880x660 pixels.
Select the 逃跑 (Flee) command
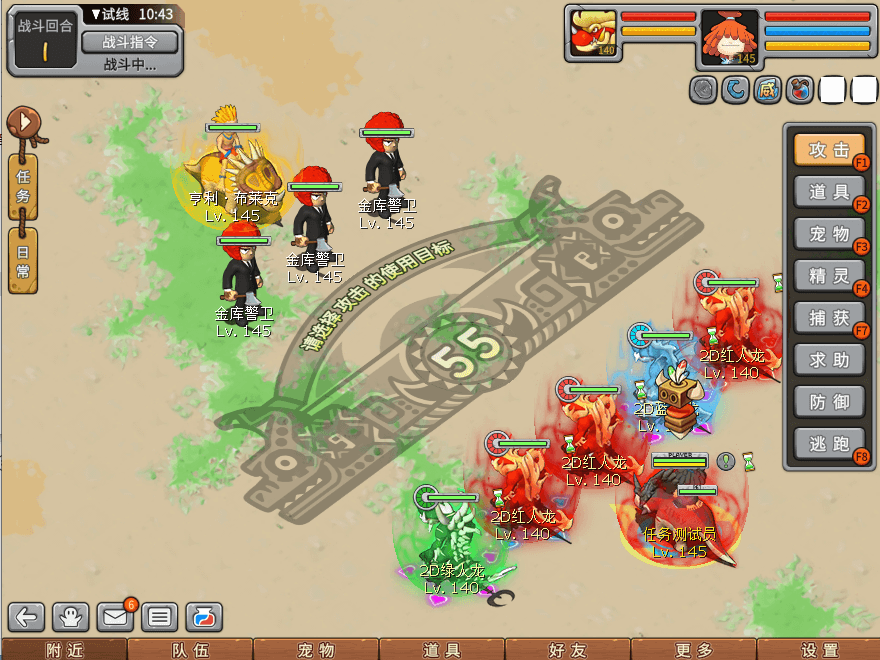click(829, 444)
